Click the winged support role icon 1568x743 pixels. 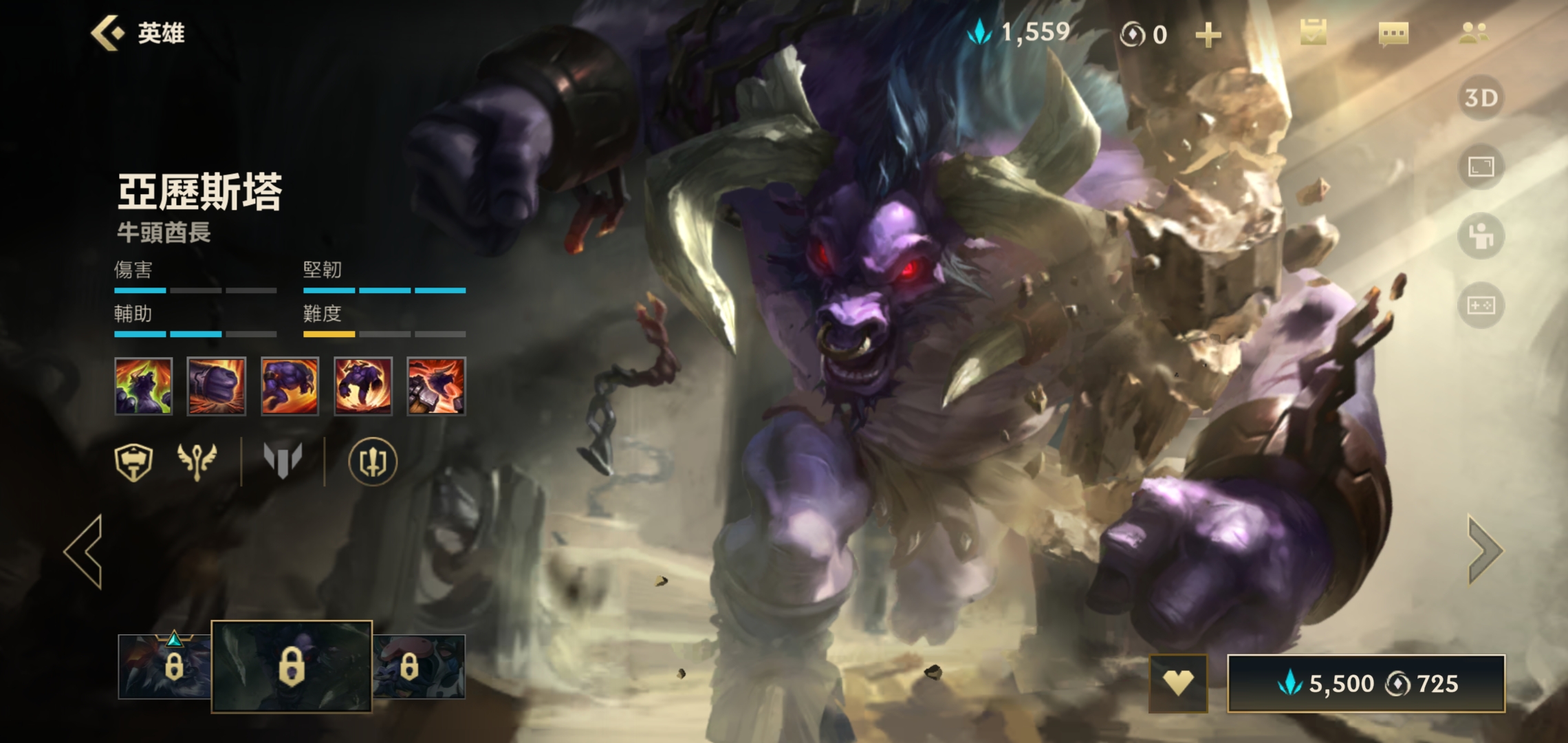(x=197, y=462)
